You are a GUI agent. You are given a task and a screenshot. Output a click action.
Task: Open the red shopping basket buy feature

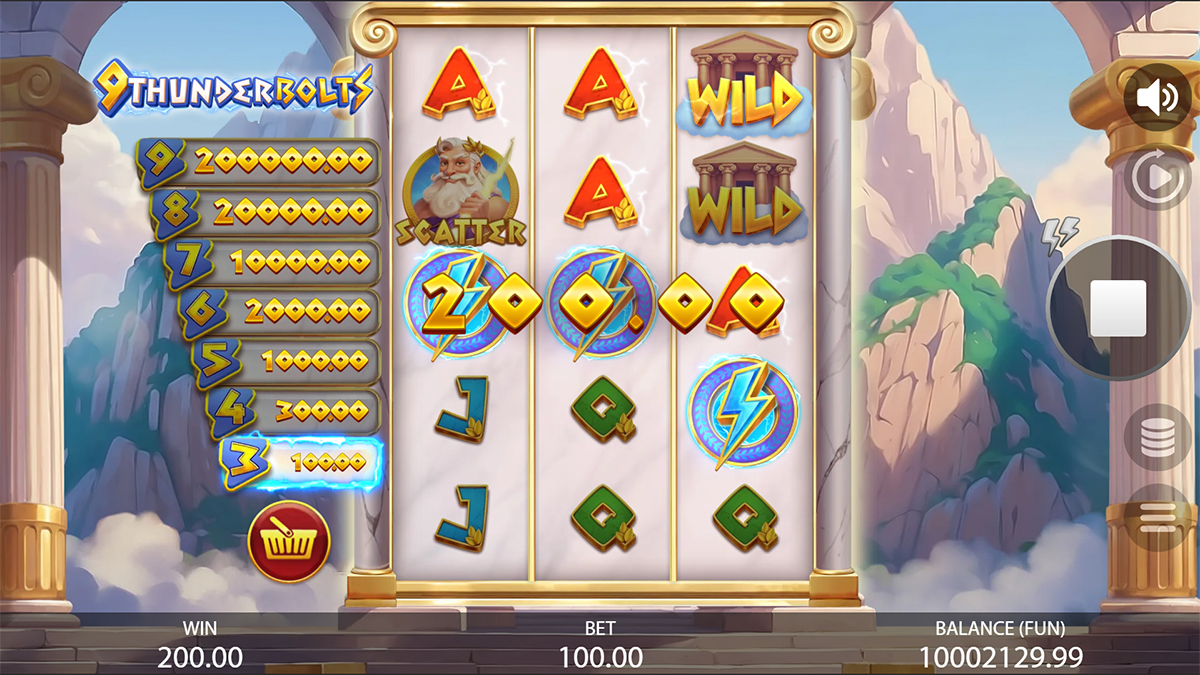pyautogui.click(x=289, y=542)
